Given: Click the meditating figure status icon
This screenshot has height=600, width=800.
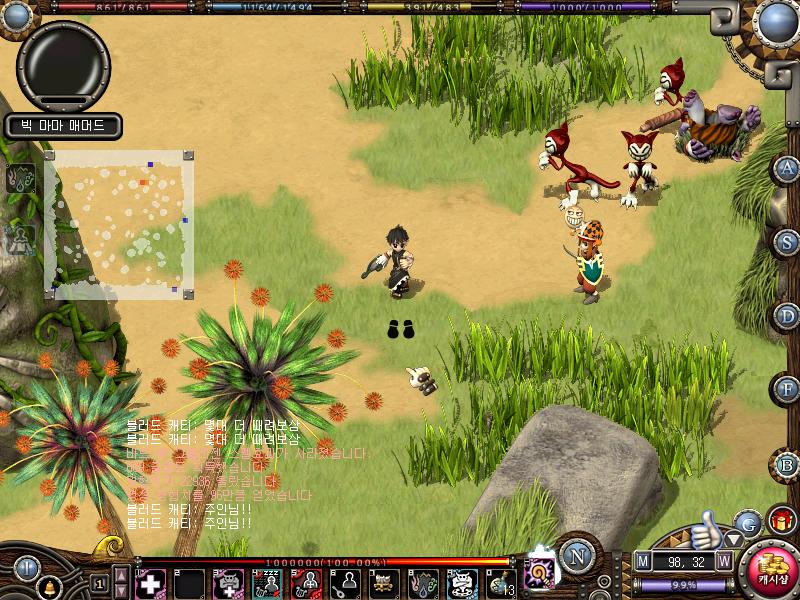Looking at the screenshot, I should (x=22, y=237).
